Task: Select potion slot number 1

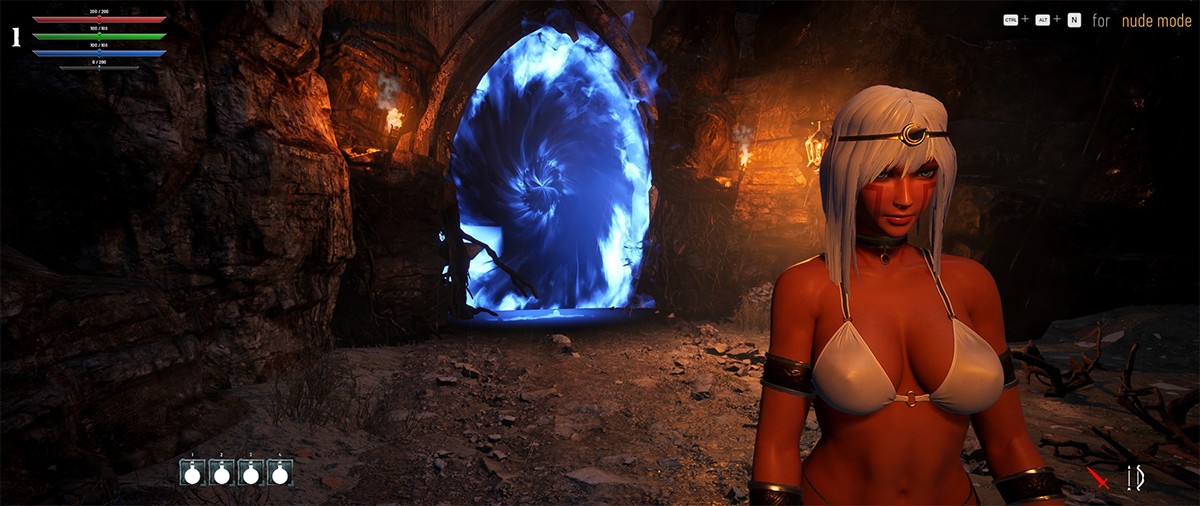Action: (x=192, y=473)
